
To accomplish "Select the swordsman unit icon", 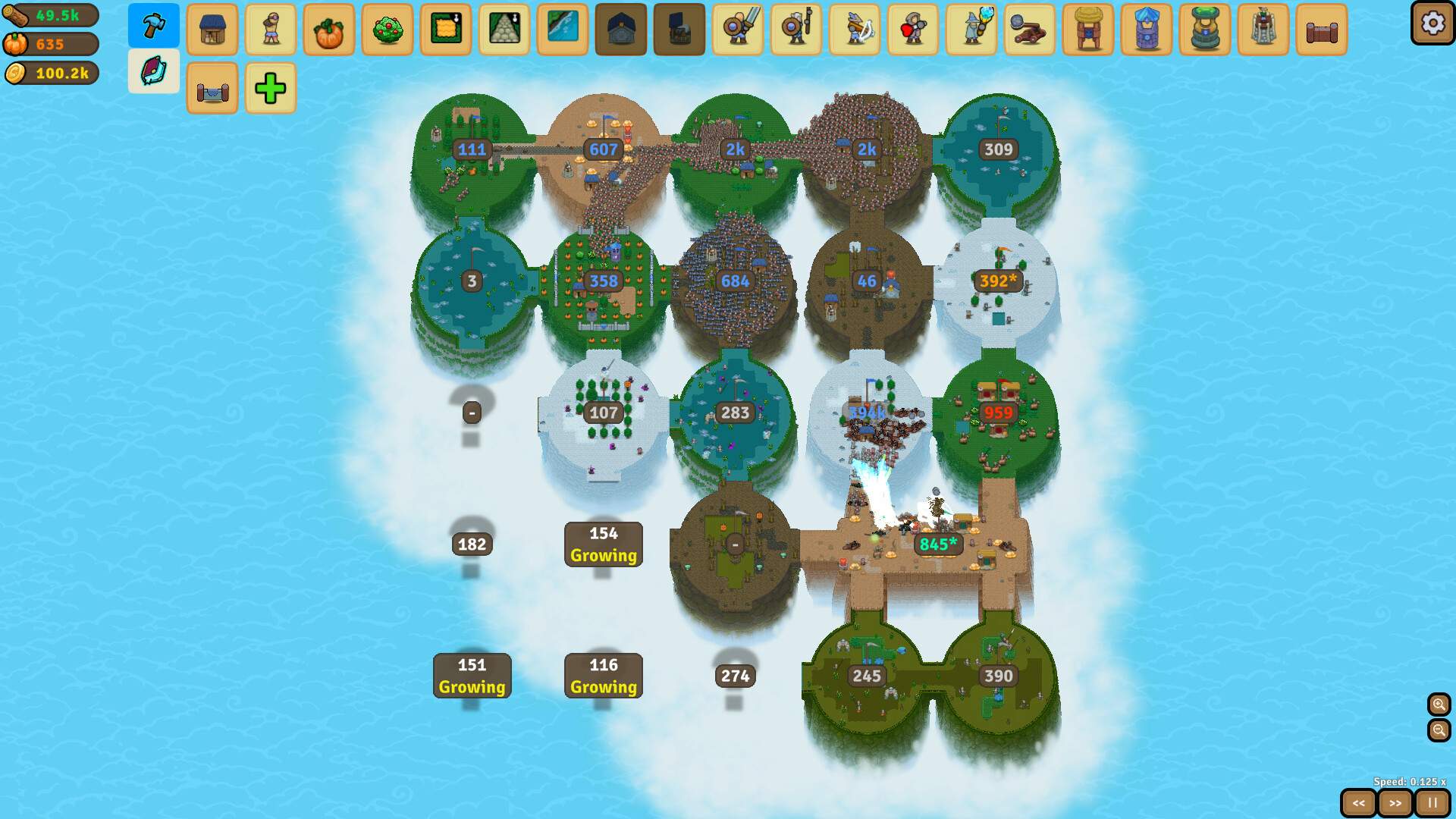I will coord(738,30).
